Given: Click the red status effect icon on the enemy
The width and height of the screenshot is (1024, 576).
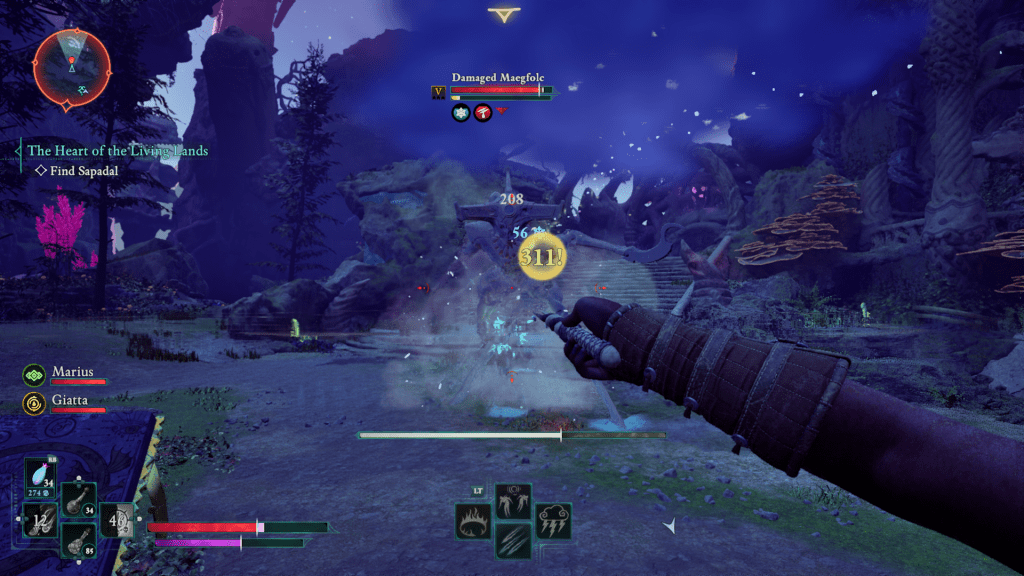Looking at the screenshot, I should 483,114.
